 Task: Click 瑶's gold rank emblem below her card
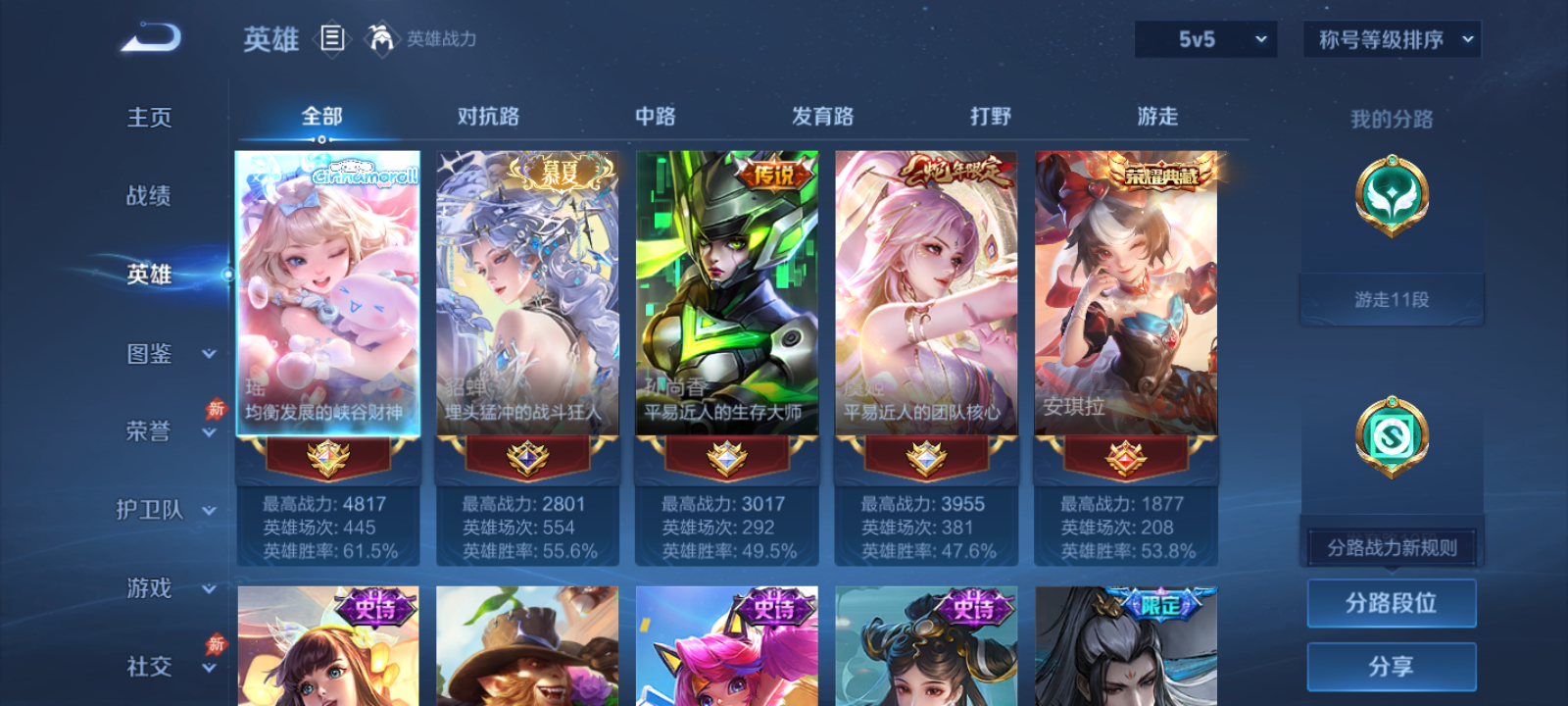[328, 462]
